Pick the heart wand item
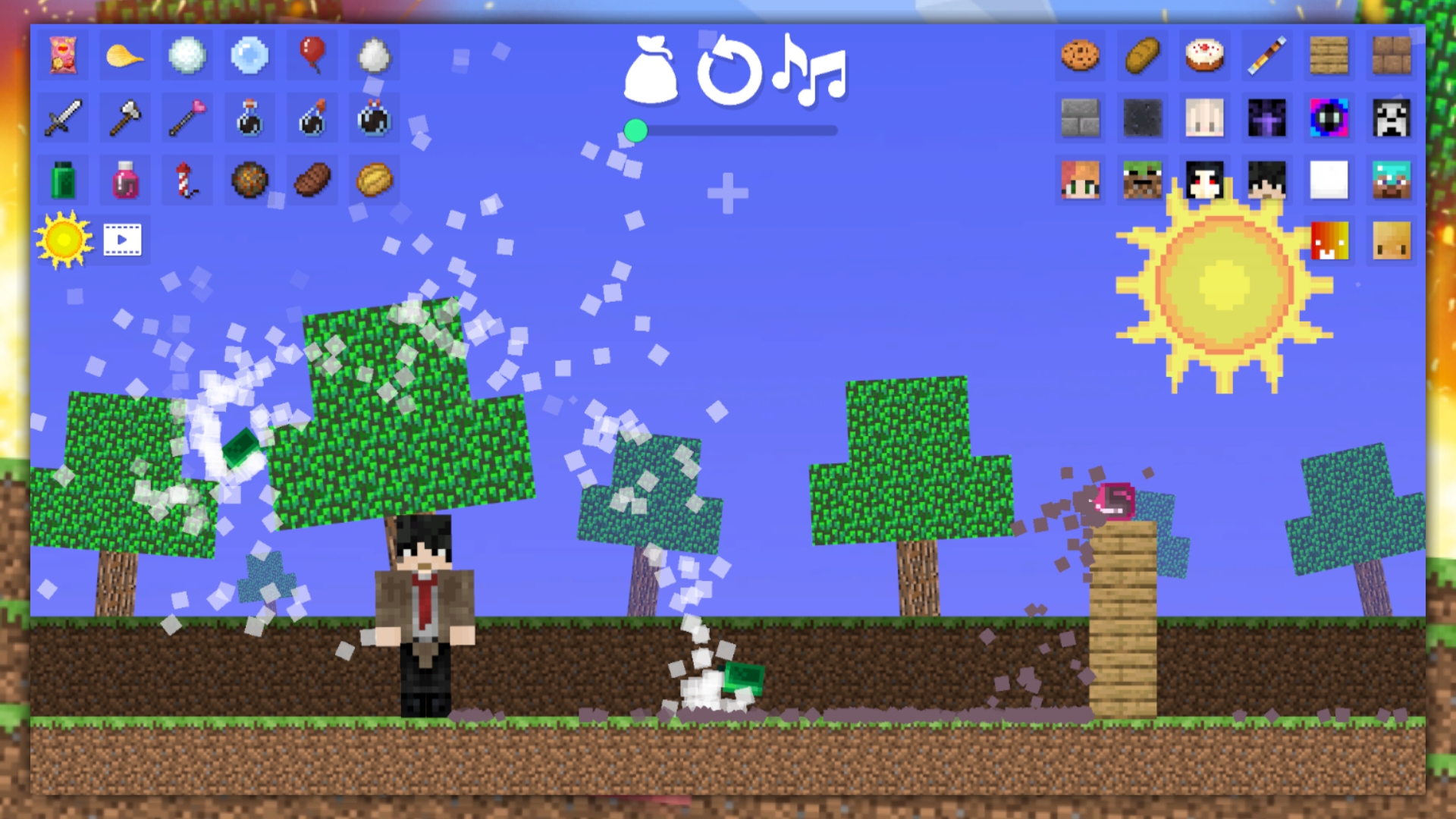The image size is (1456, 819). click(x=187, y=118)
